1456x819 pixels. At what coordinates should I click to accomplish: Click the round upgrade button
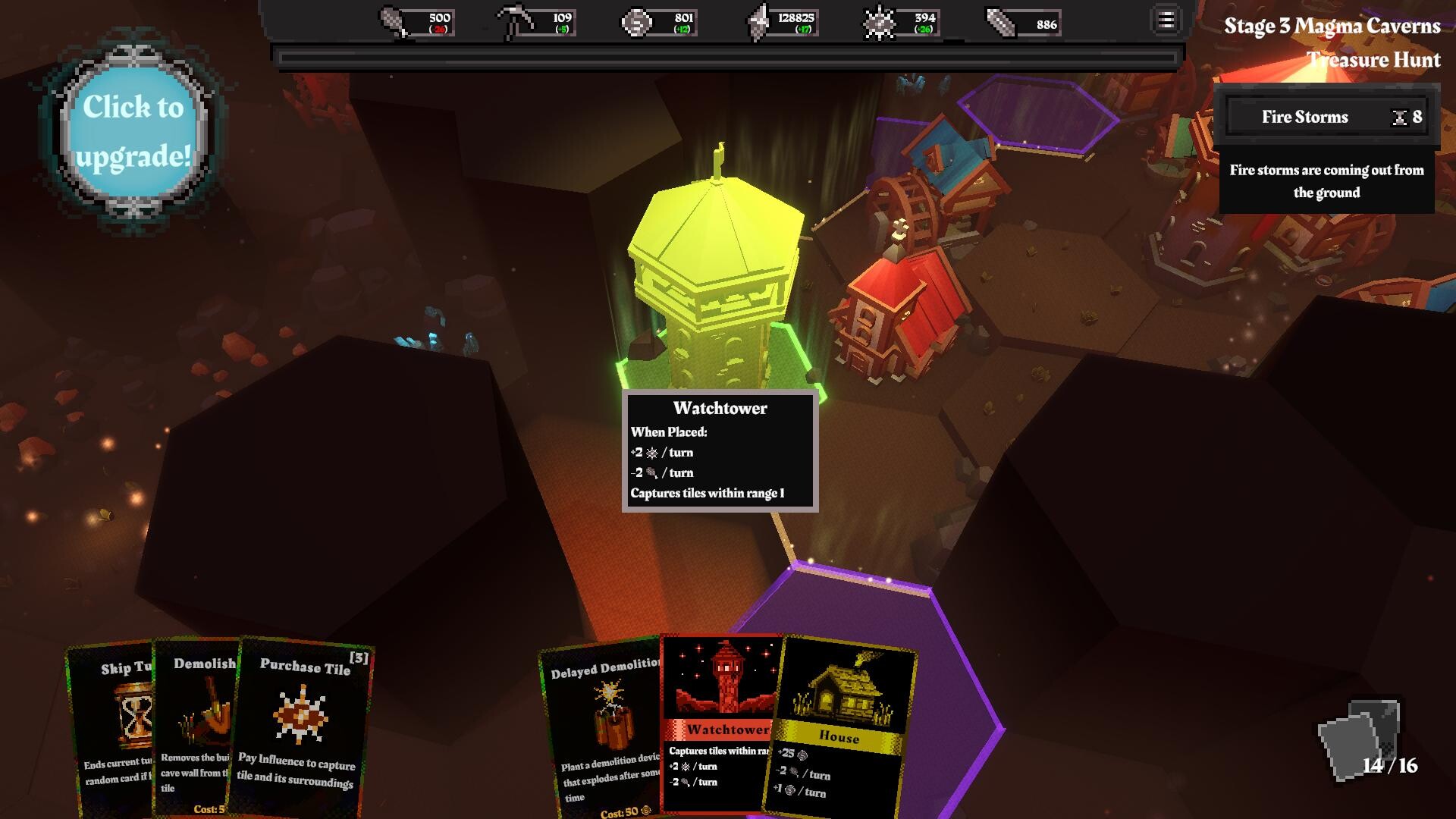click(133, 132)
